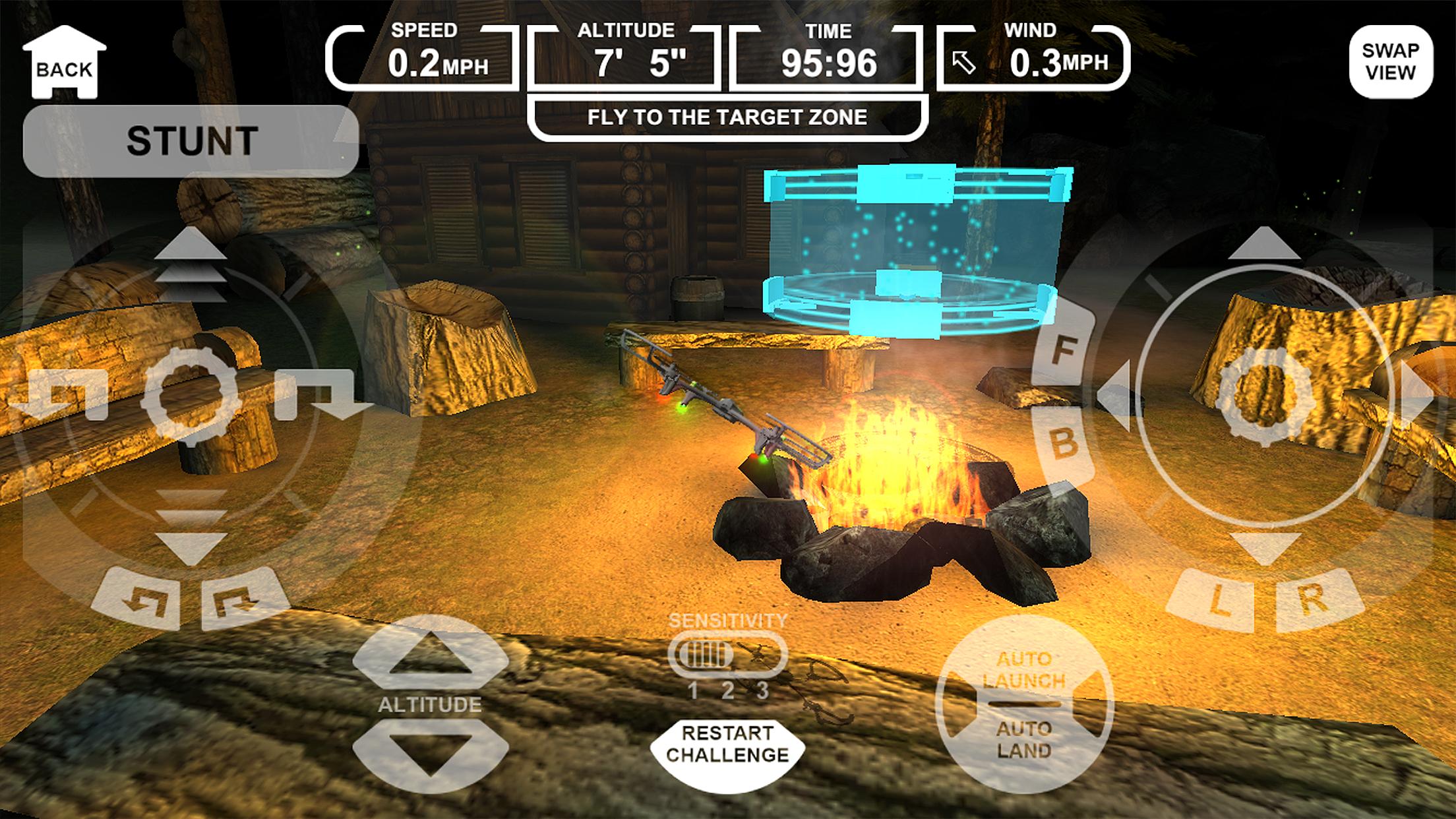Tap the left joystick's rotate-left arrow
1456x819 pixels.
click(x=59, y=396)
